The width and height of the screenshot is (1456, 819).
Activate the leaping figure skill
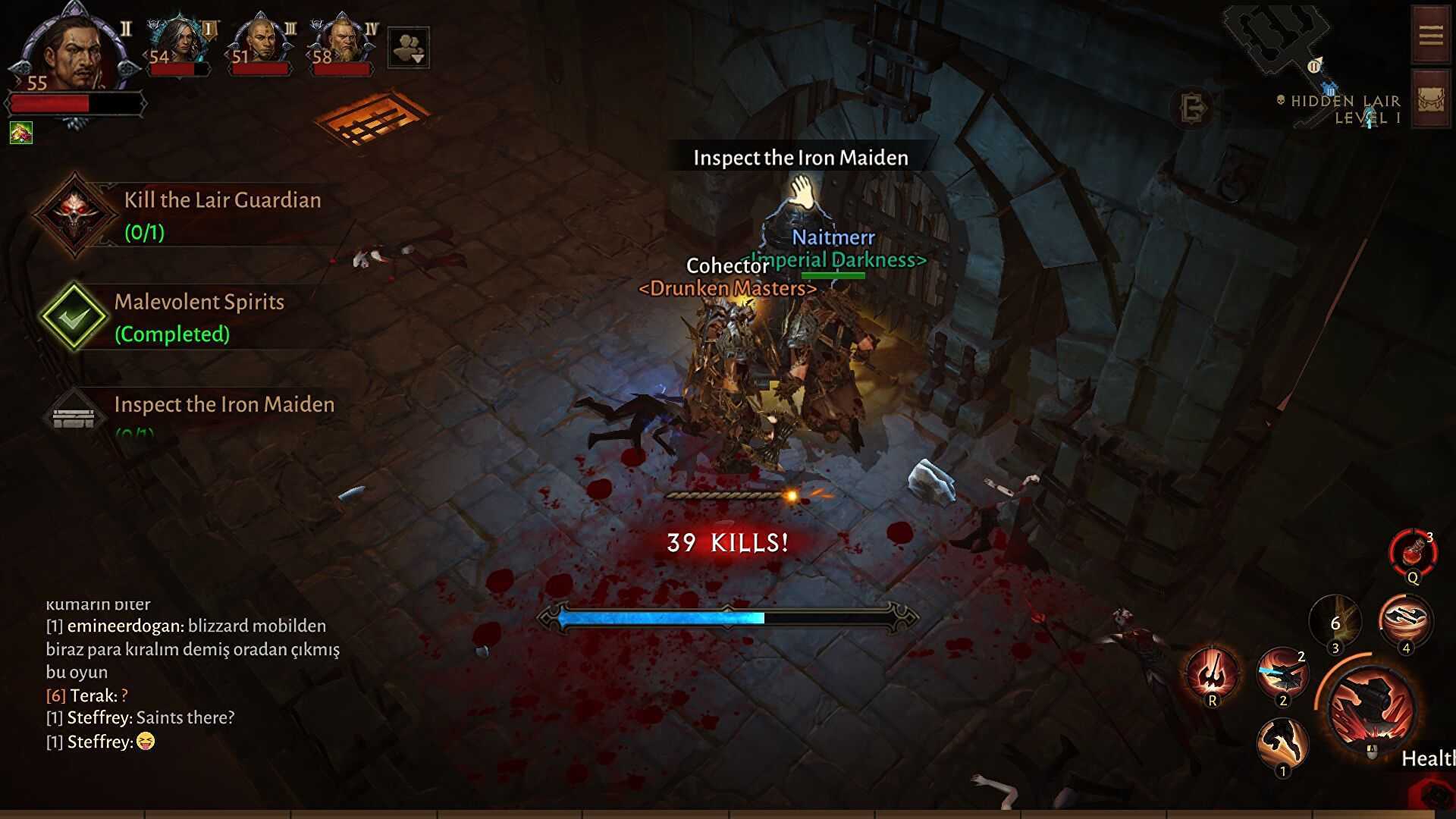click(x=1282, y=742)
